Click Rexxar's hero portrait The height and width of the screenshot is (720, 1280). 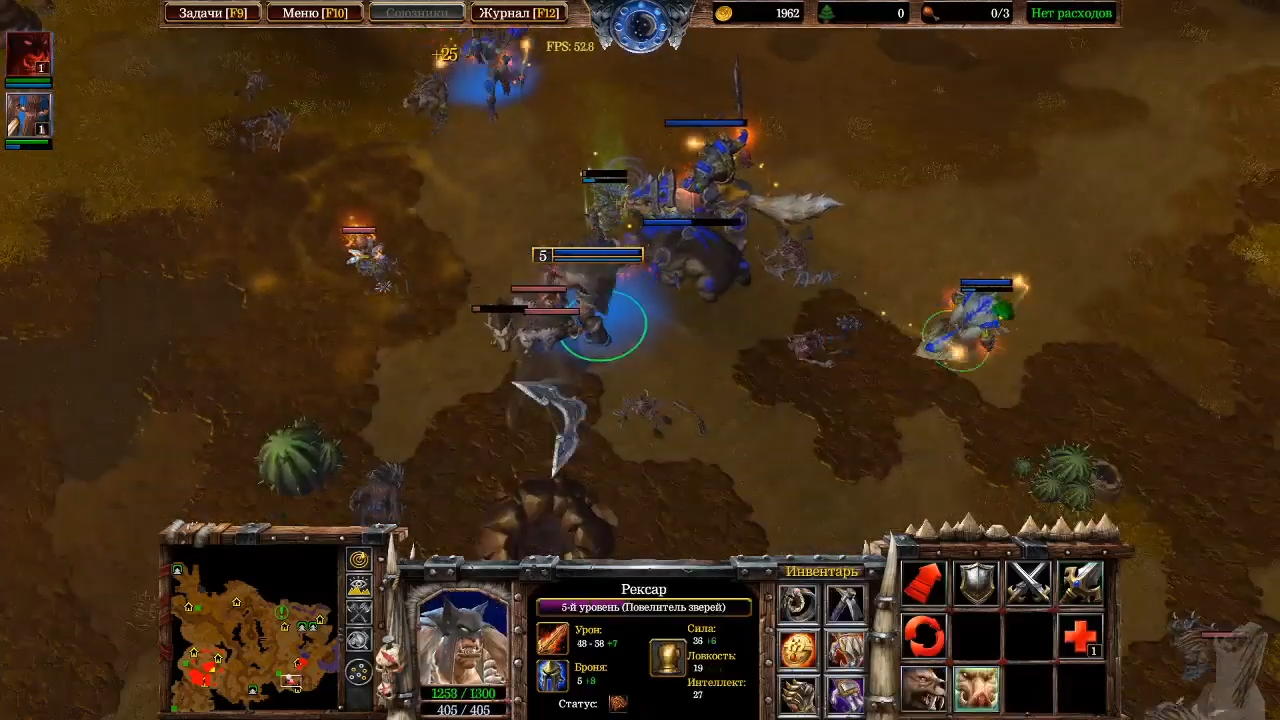463,637
